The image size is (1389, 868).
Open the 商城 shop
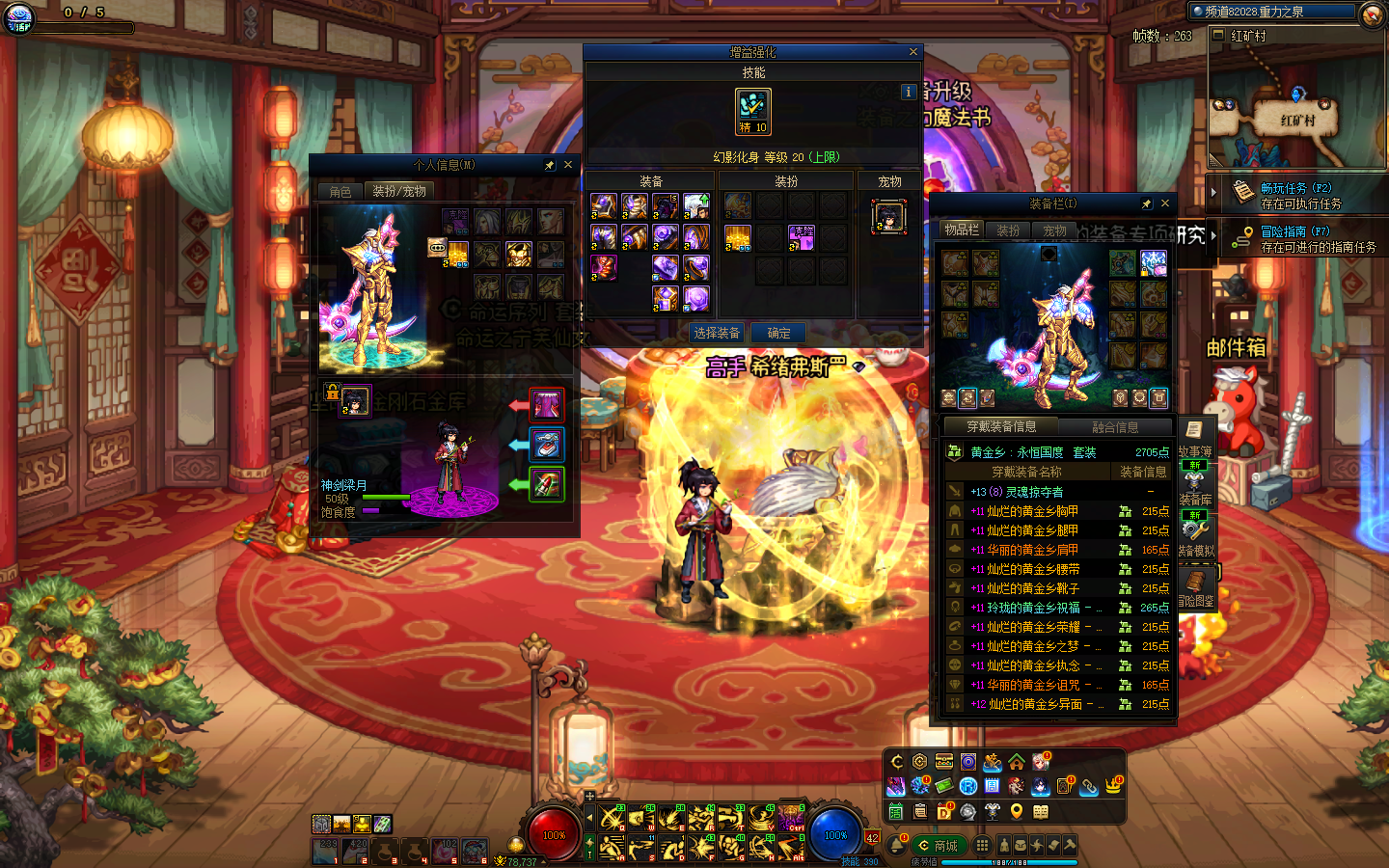point(939,846)
